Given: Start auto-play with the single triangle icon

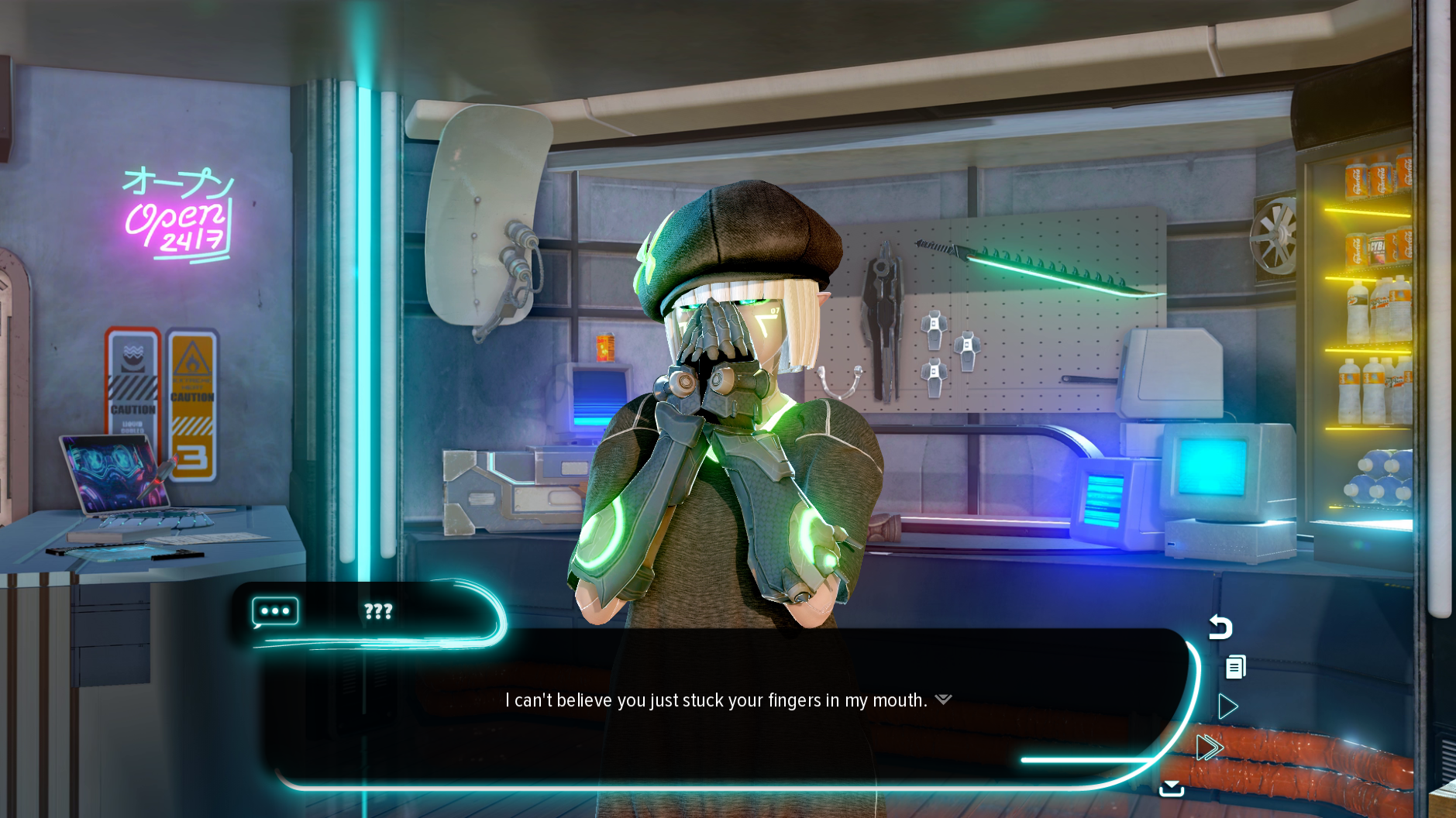Looking at the screenshot, I should click(x=1227, y=706).
